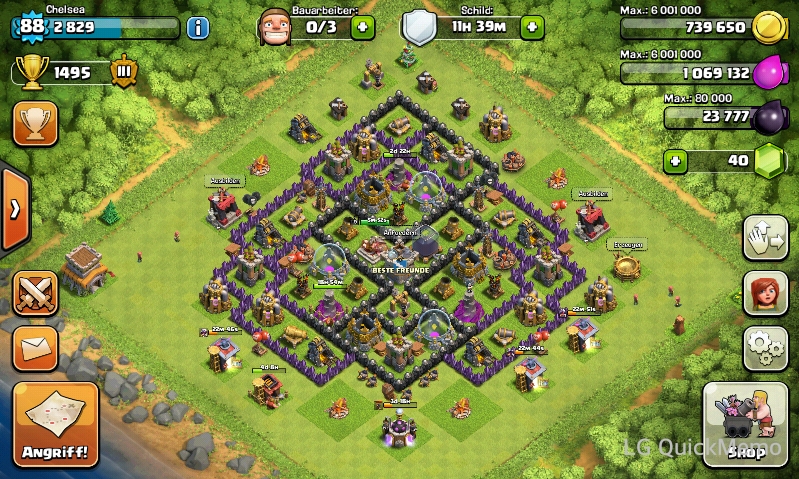
Task: Open the settings gears button
Action: 764,347
